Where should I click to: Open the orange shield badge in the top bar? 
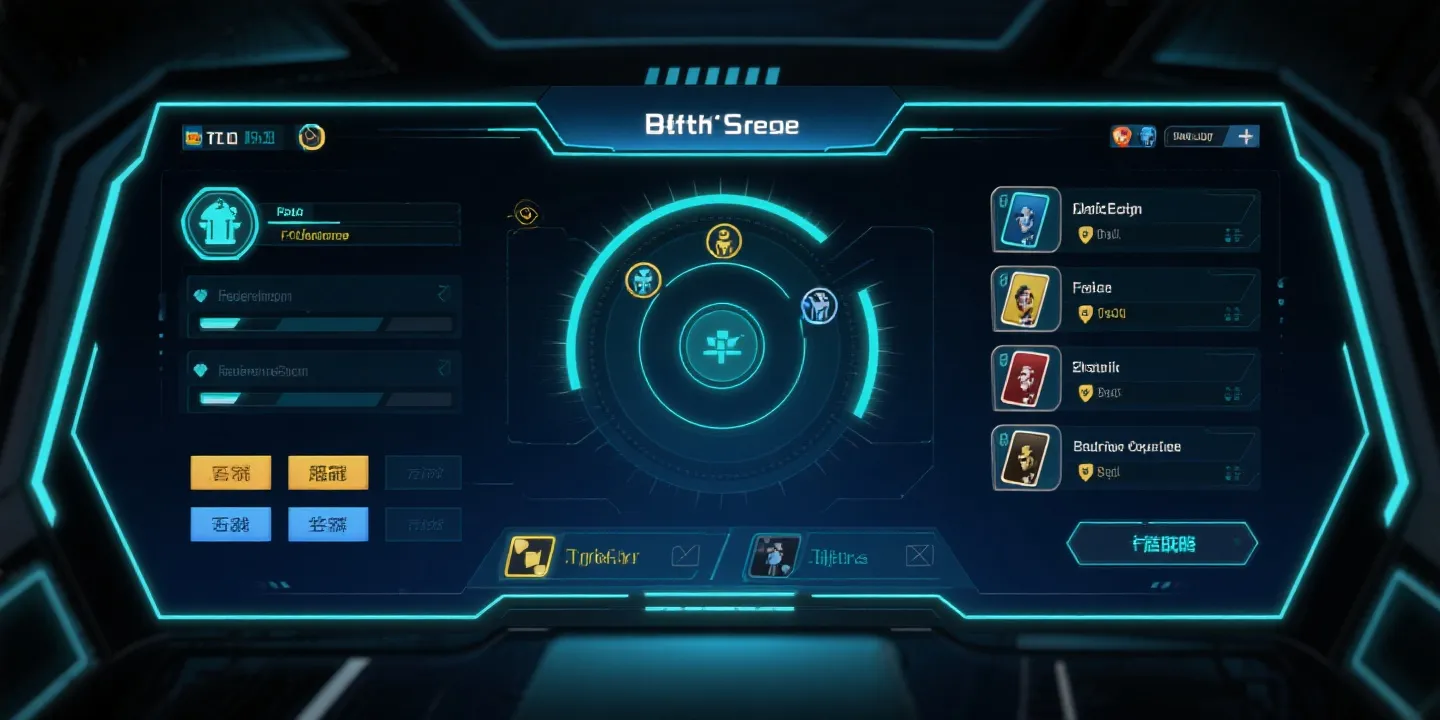pyautogui.click(x=1122, y=136)
